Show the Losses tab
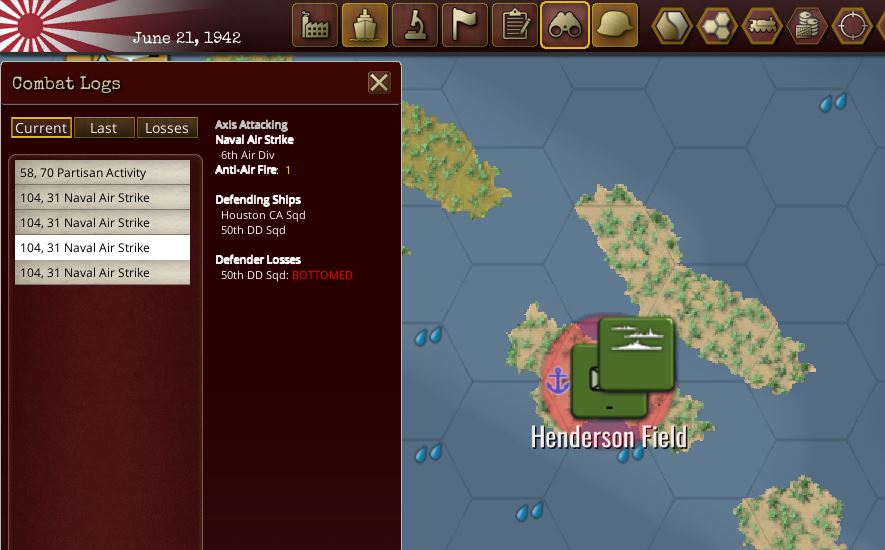Screen dimensions: 885x550 pos(166,128)
